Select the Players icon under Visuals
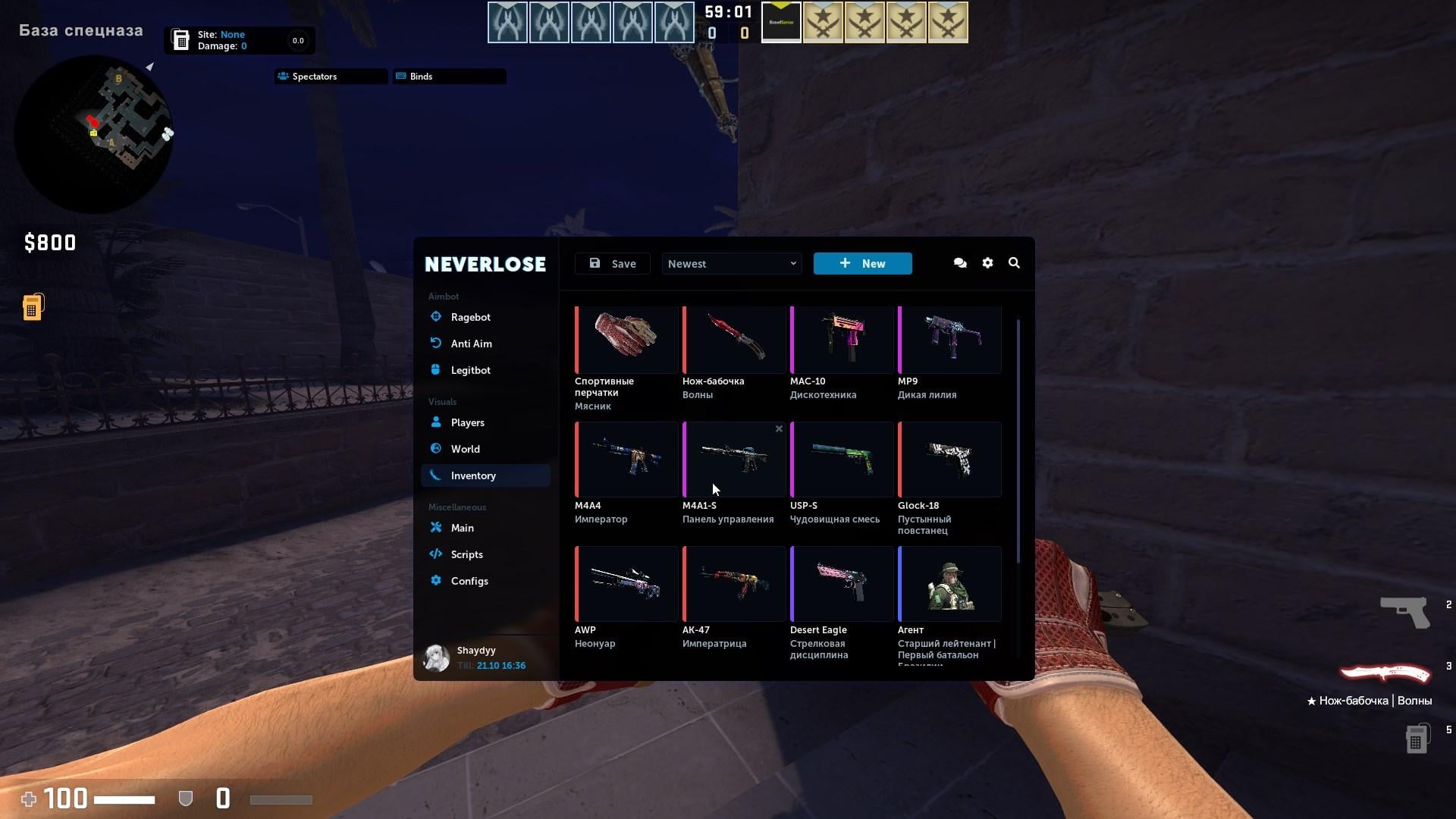This screenshot has height=819, width=1456. [x=436, y=422]
